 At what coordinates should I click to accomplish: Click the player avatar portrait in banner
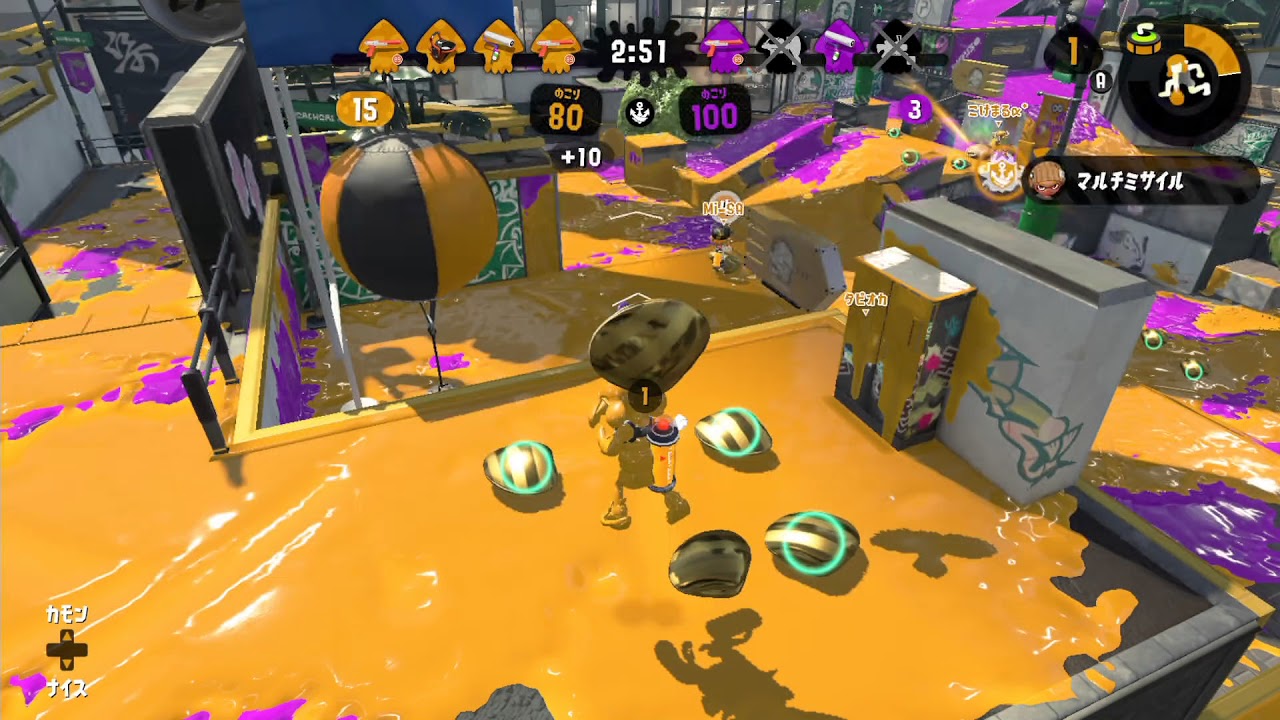pyautogui.click(x=1046, y=180)
